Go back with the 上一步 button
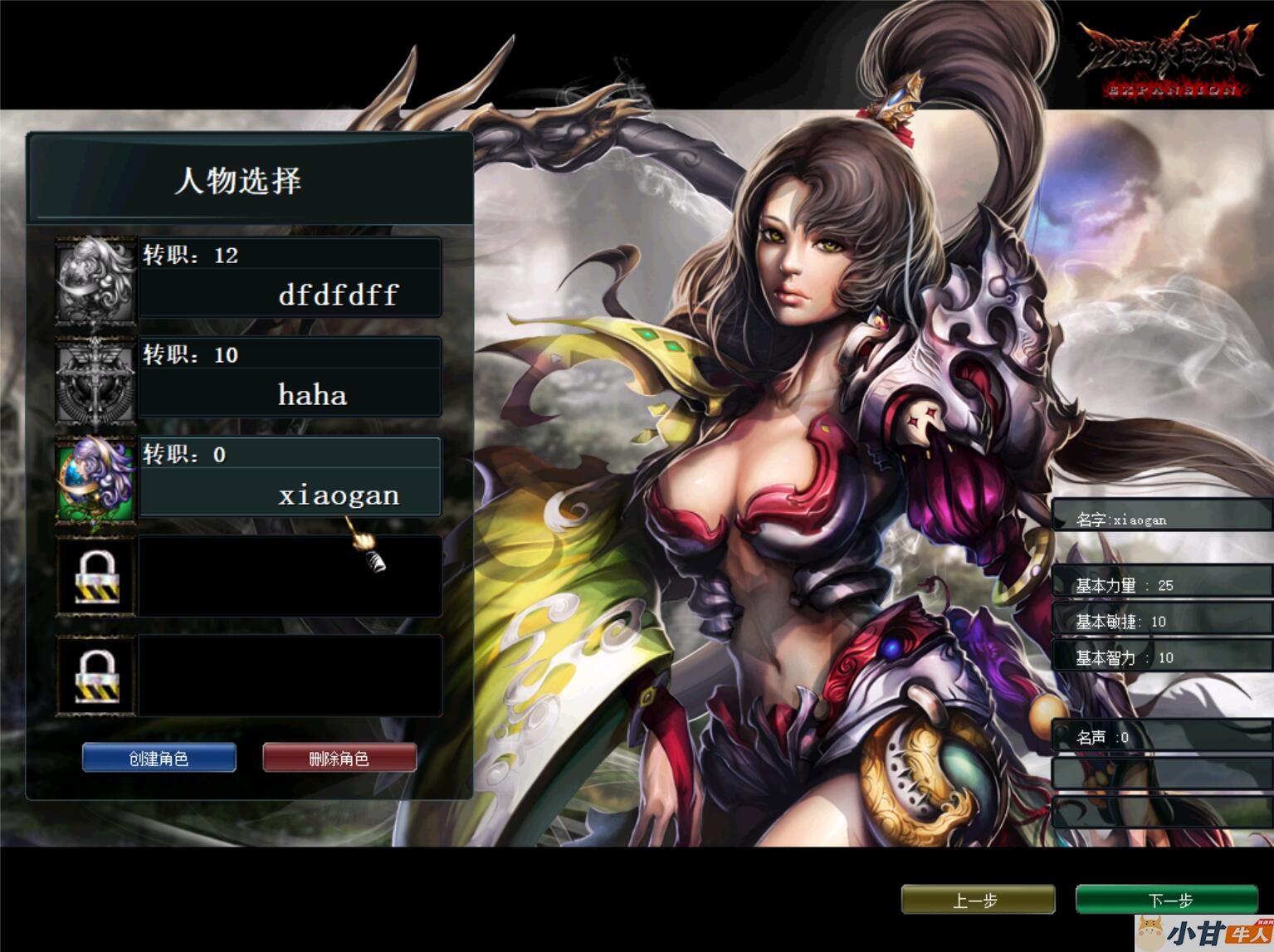Viewport: 1274px width, 952px height. [x=977, y=900]
